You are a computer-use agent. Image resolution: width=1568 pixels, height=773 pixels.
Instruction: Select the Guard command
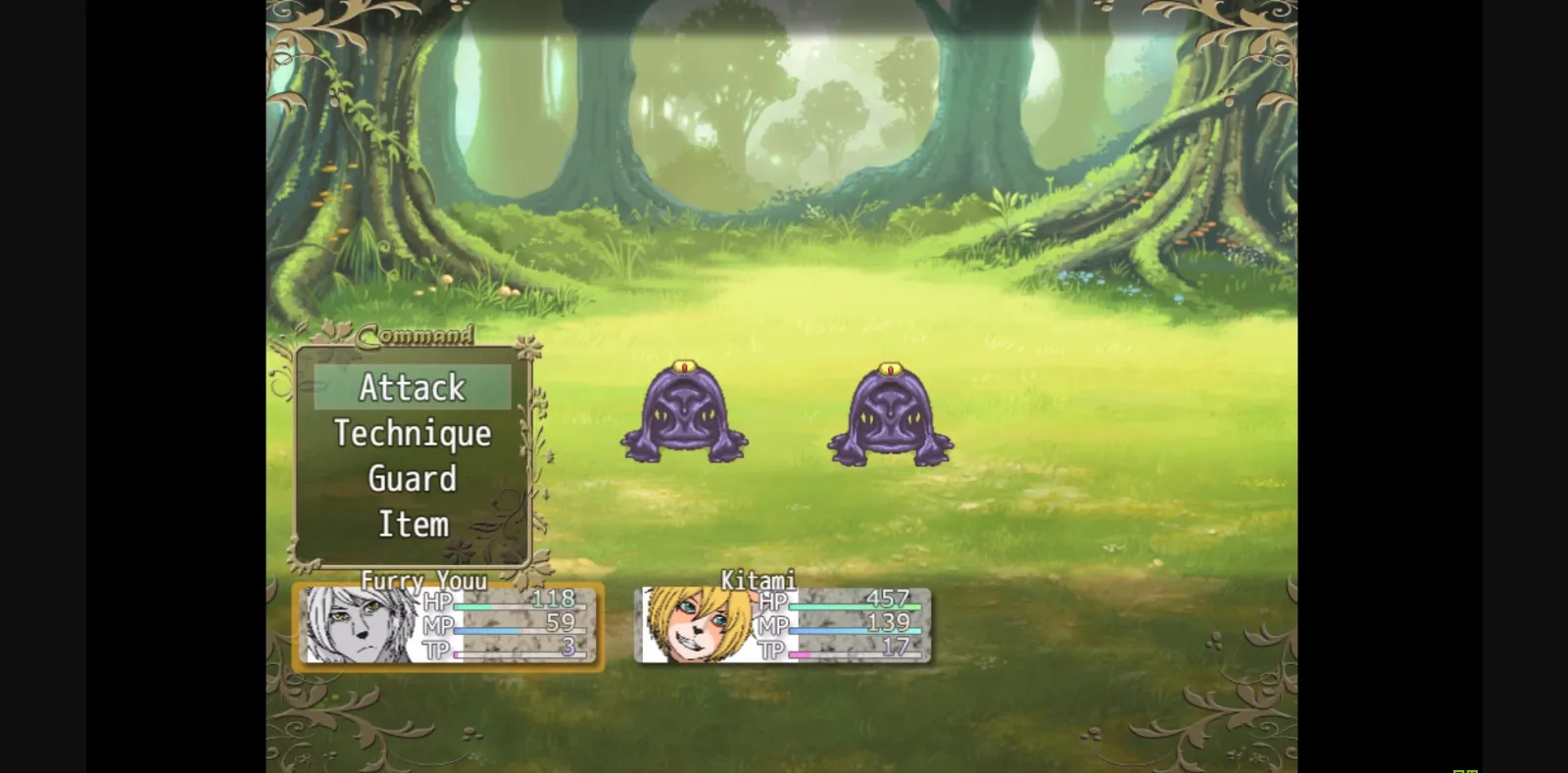pos(413,478)
